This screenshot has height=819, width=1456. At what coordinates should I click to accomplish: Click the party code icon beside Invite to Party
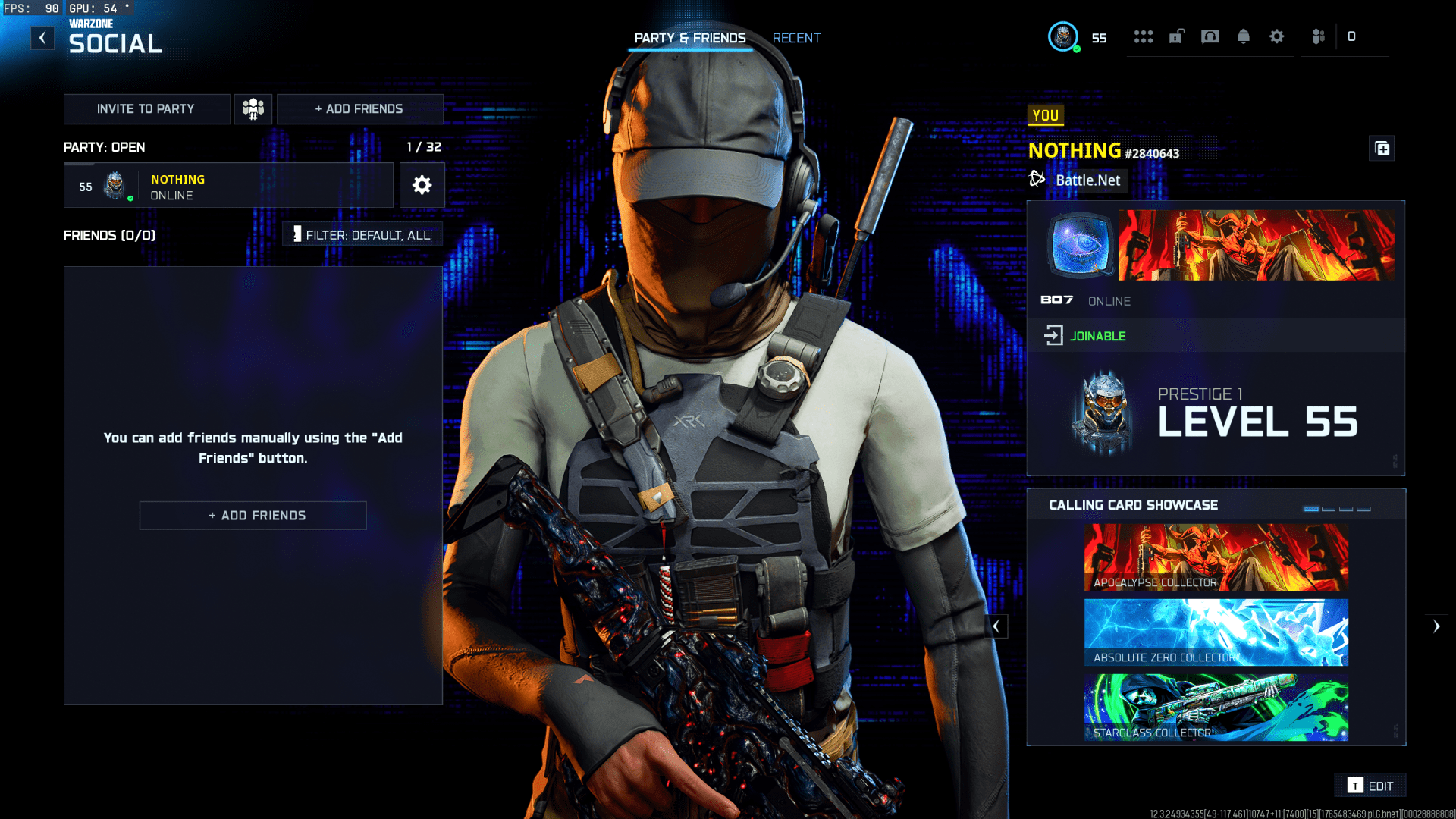(x=253, y=108)
